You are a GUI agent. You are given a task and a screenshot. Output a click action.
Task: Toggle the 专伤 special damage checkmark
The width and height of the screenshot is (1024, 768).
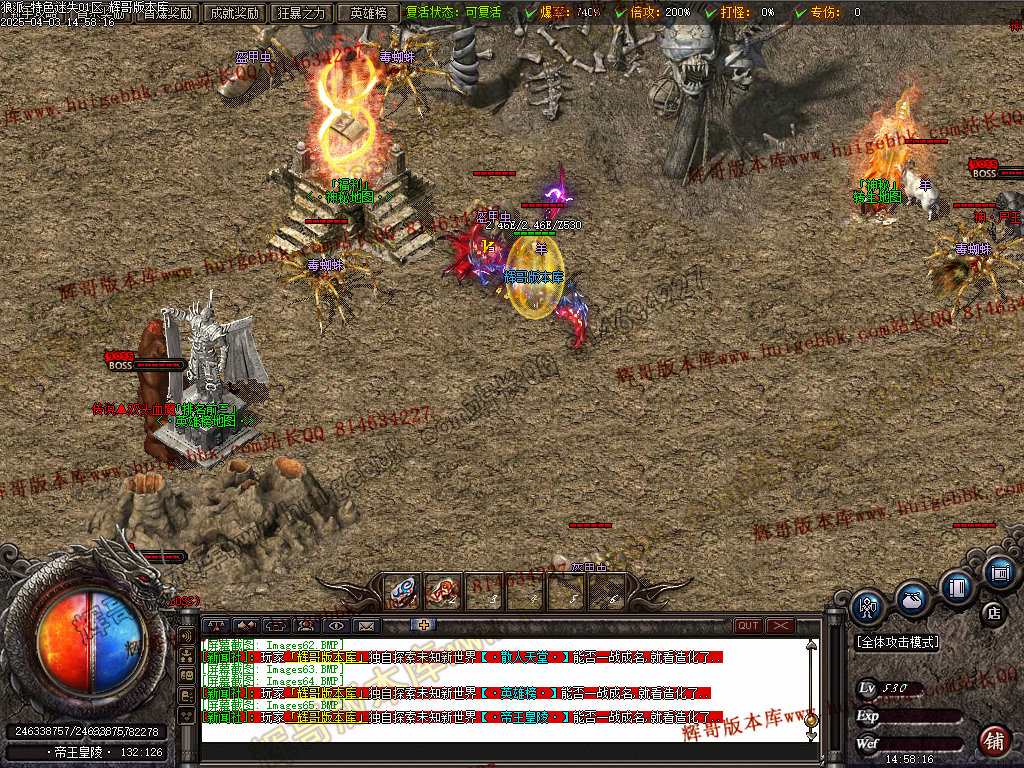(x=800, y=13)
